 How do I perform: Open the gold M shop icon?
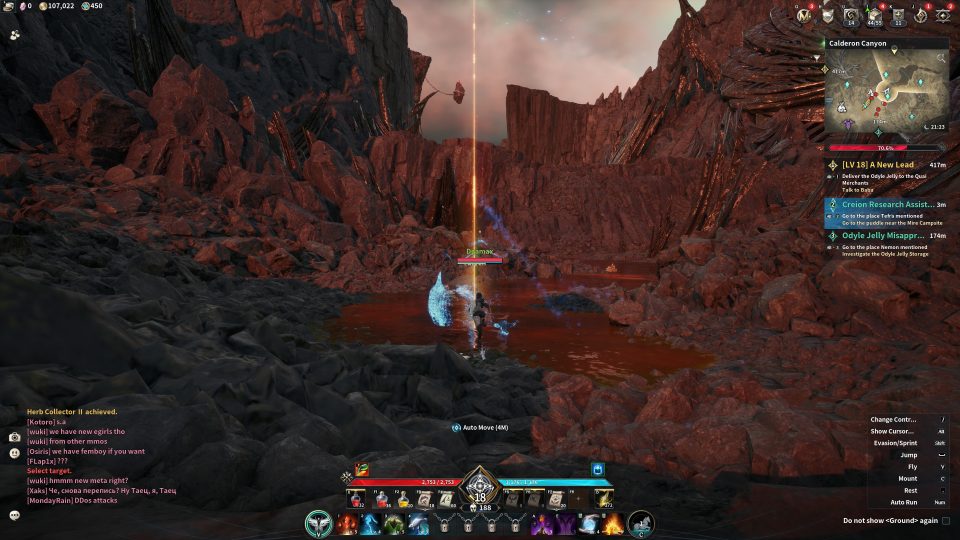[x=804, y=16]
